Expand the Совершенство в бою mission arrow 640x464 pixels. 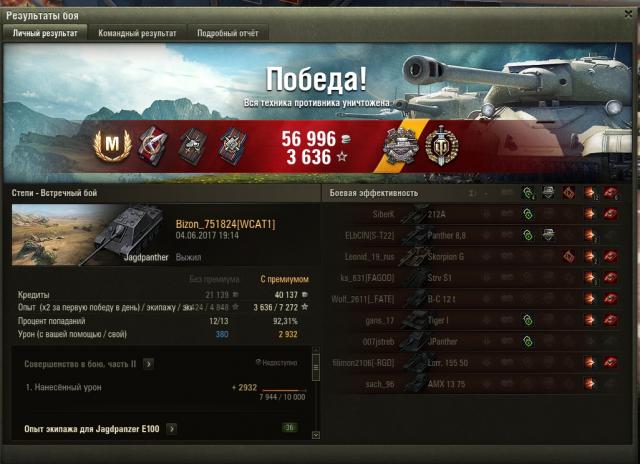(148, 364)
